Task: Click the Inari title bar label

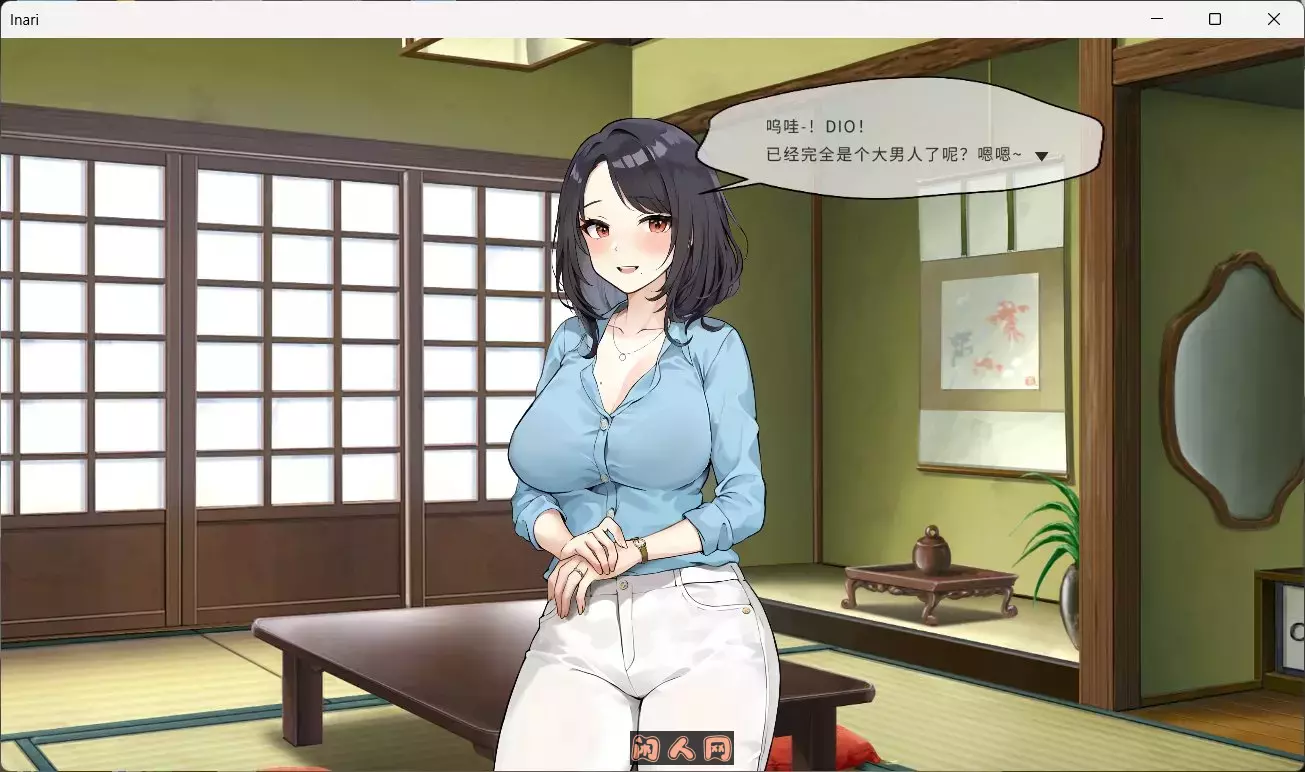Action: click(x=22, y=19)
